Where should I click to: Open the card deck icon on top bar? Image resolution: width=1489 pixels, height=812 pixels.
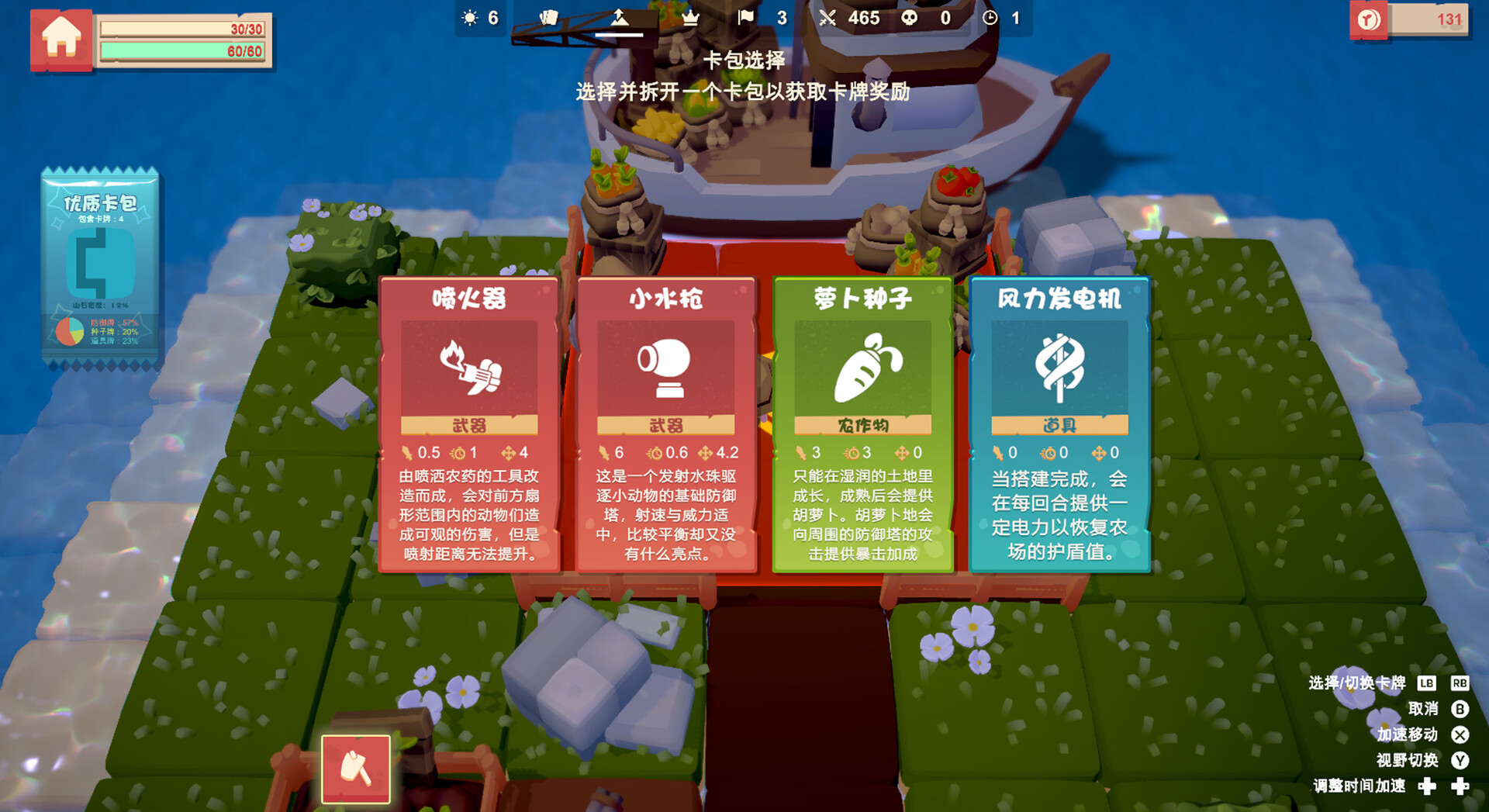coord(548,17)
